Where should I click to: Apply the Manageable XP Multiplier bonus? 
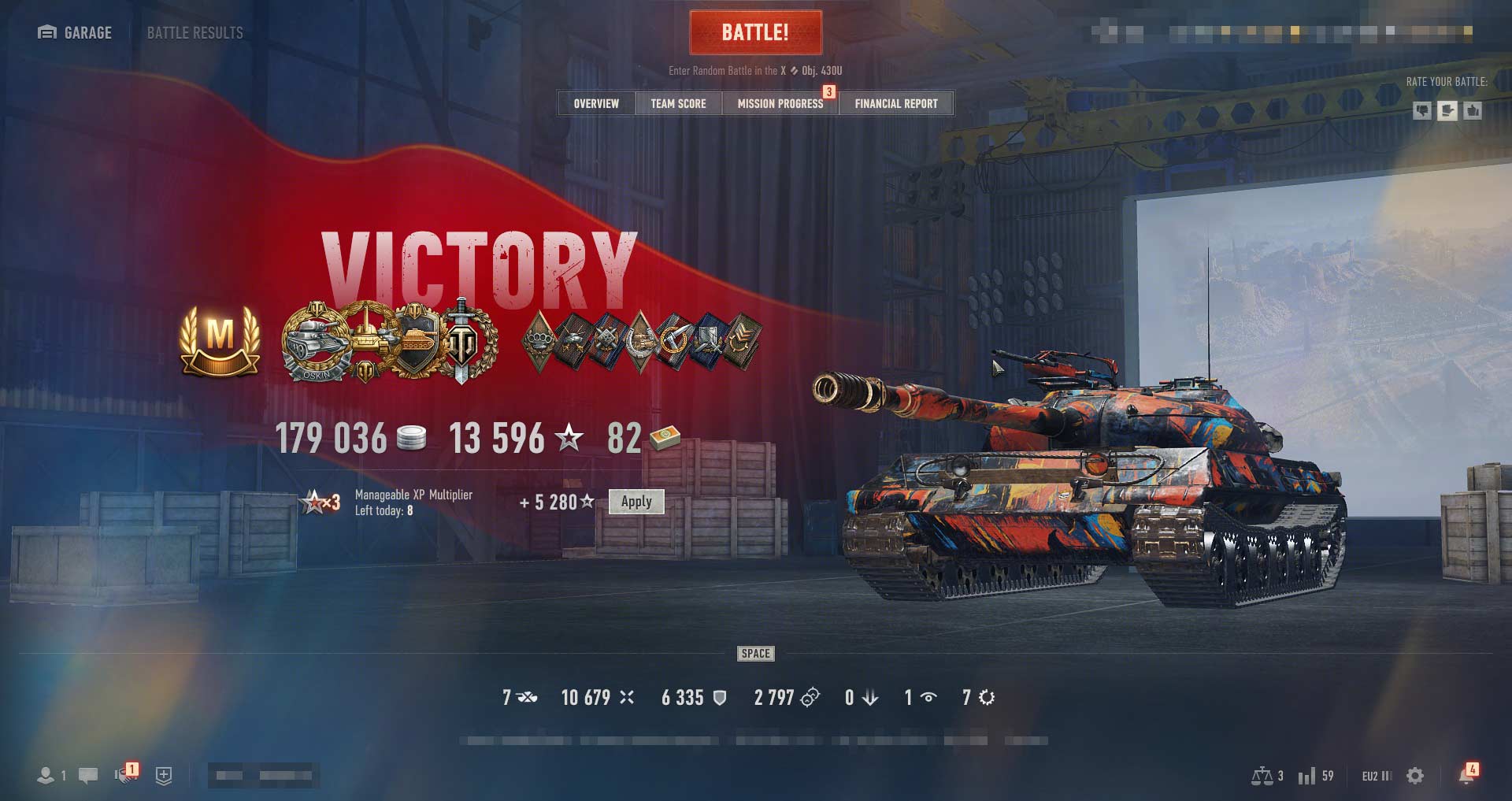tap(636, 502)
